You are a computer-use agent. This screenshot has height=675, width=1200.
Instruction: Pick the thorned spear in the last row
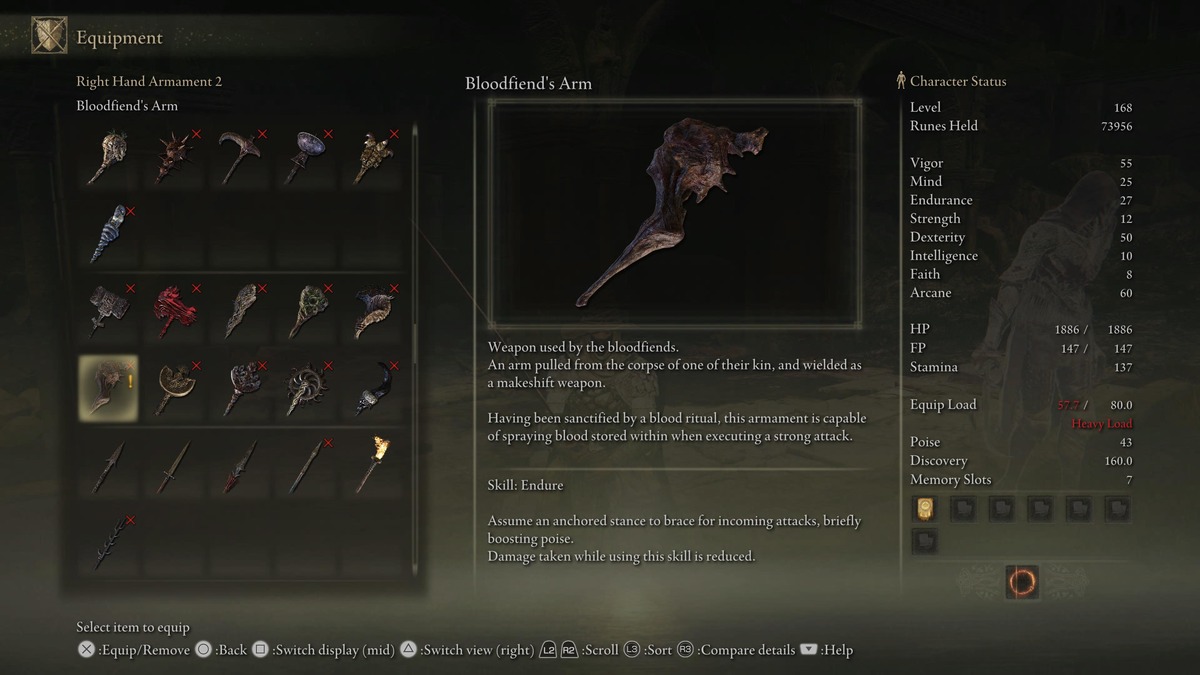click(x=109, y=541)
